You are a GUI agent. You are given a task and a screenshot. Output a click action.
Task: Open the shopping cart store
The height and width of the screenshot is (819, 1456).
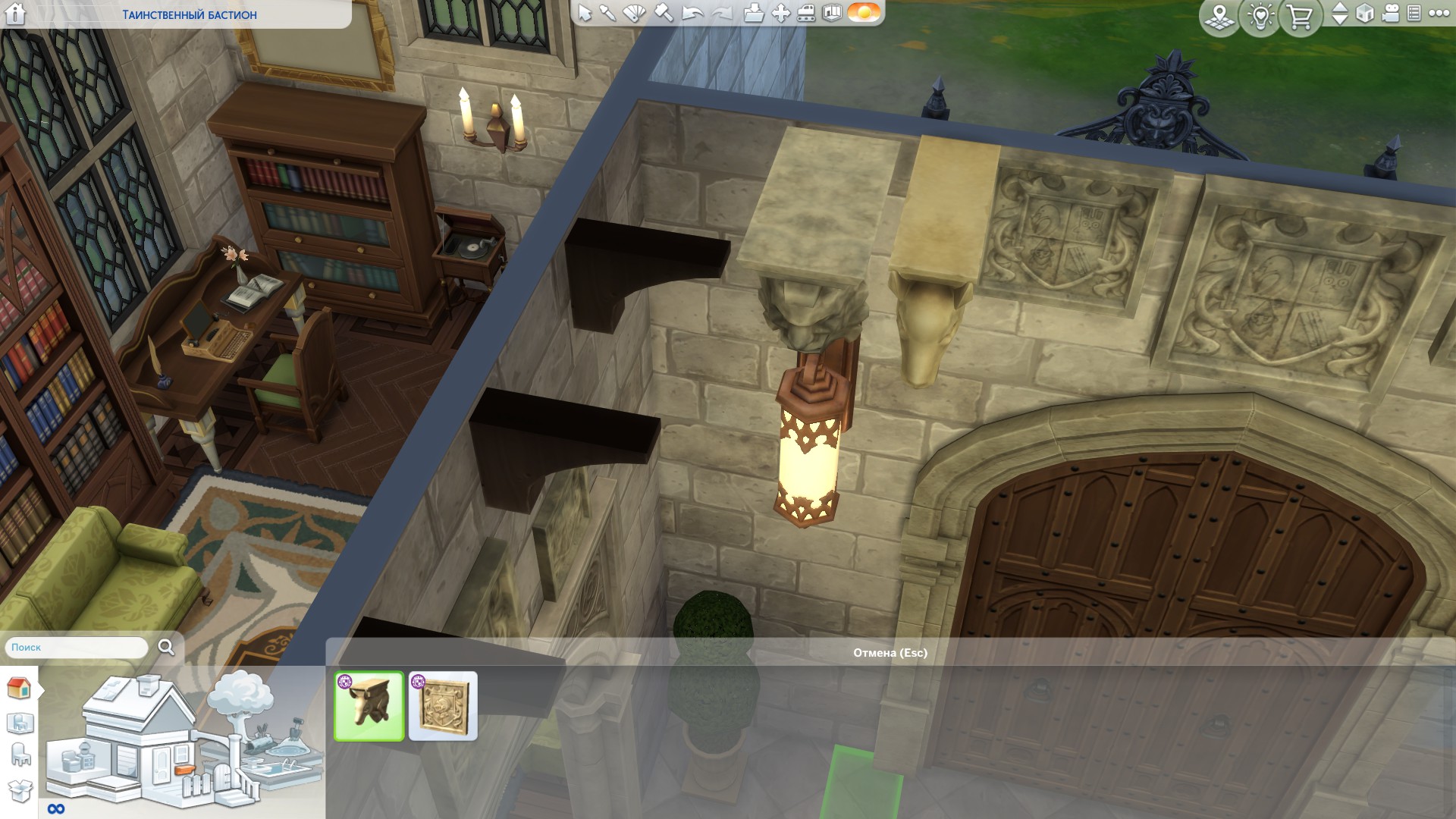1300,15
